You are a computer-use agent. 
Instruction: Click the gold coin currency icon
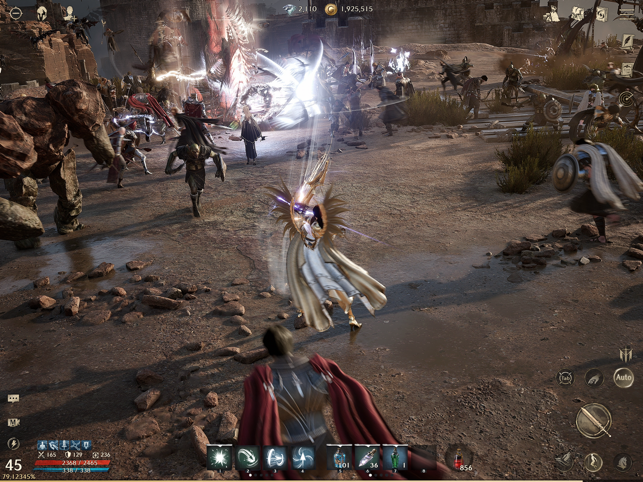coord(331,9)
